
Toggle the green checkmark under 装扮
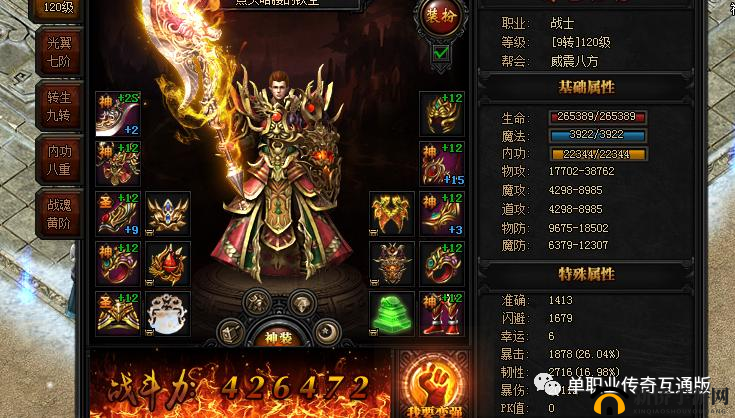[x=441, y=52]
